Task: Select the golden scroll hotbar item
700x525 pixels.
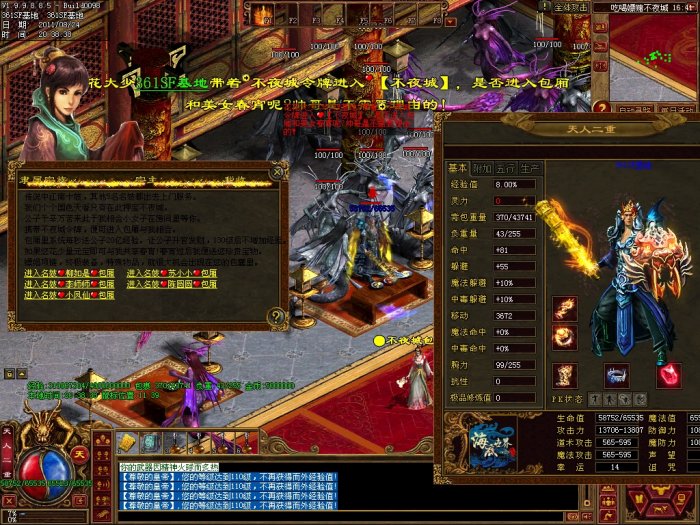Action: click(126, 442)
